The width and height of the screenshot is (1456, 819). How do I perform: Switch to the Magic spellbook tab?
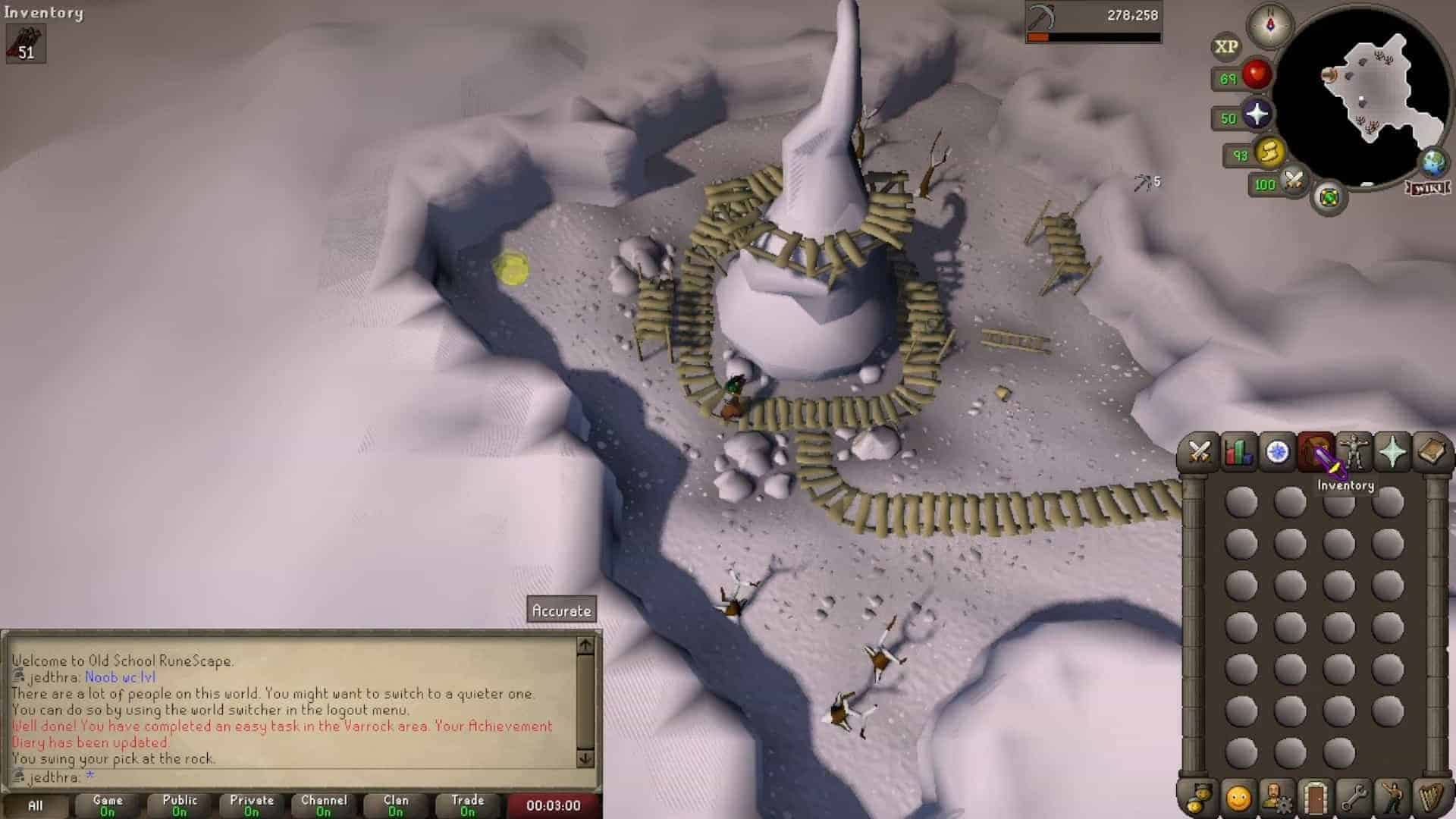click(1431, 453)
